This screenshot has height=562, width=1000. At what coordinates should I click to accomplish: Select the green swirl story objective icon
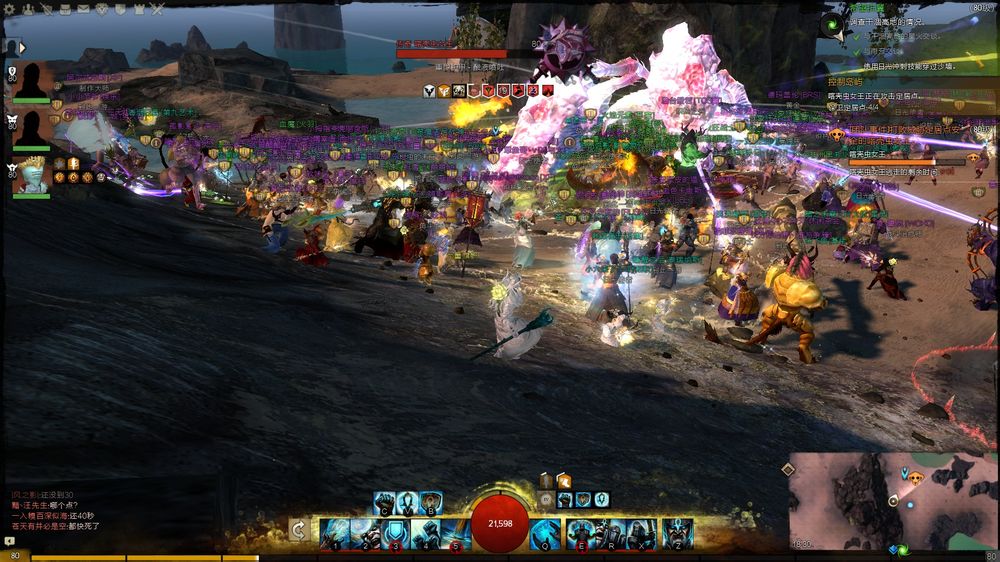(x=832, y=24)
